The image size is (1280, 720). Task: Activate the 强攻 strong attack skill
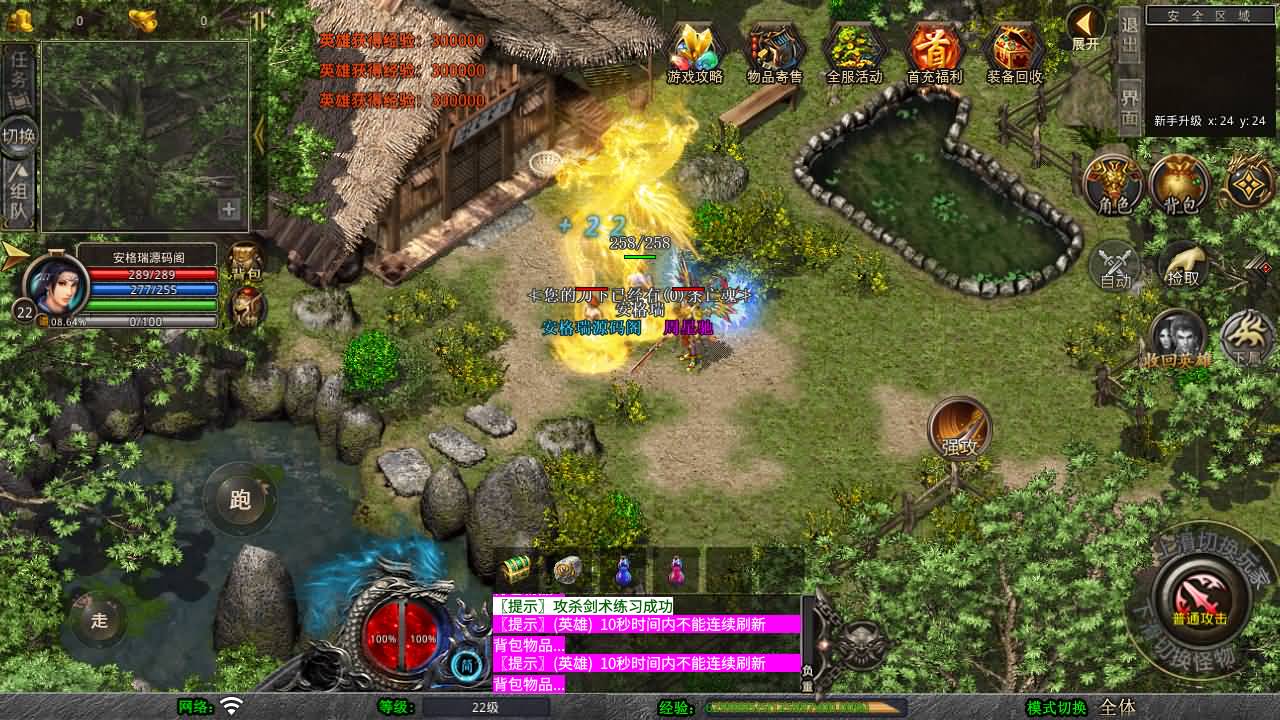coord(959,428)
